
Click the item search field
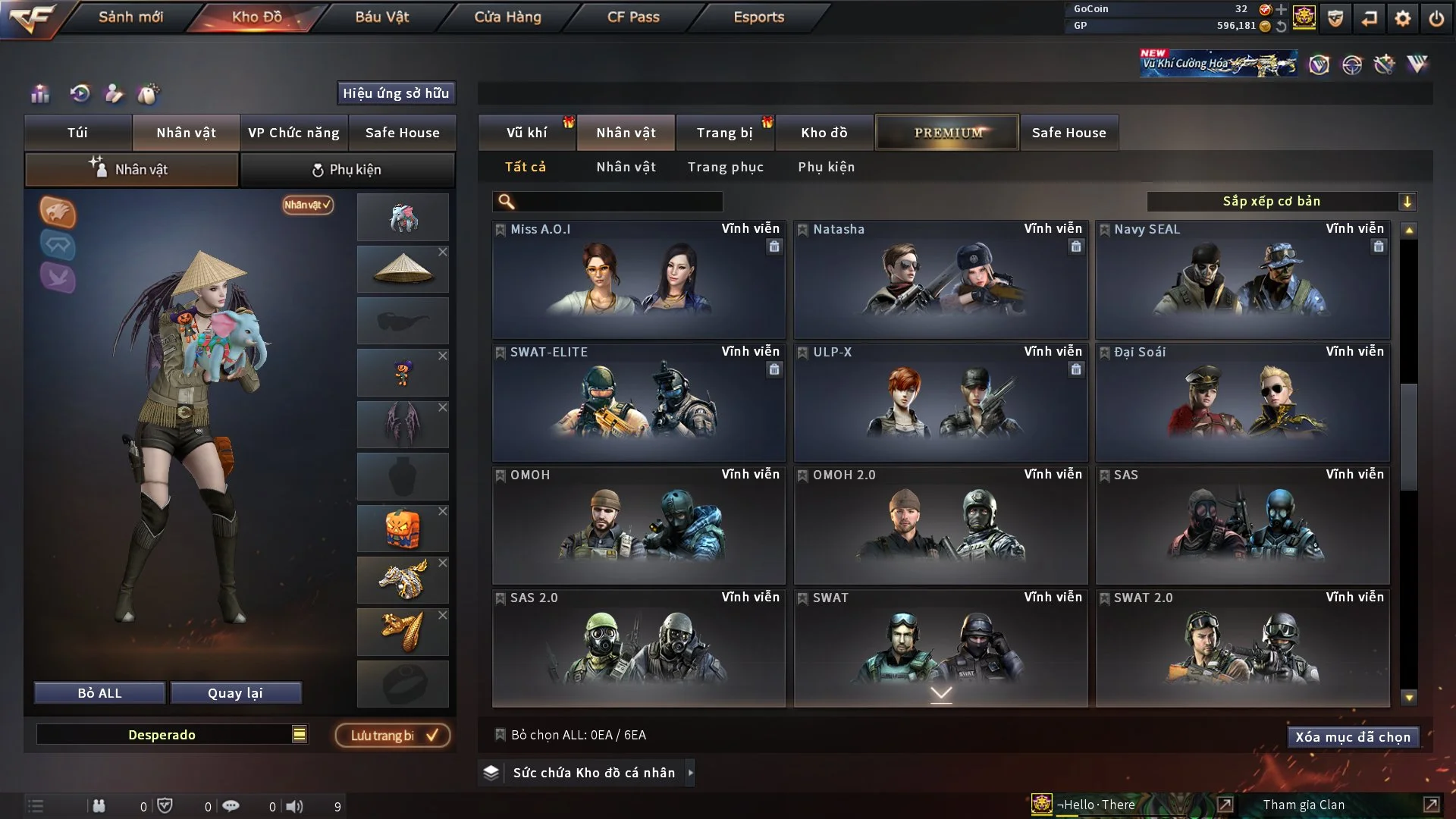point(618,202)
